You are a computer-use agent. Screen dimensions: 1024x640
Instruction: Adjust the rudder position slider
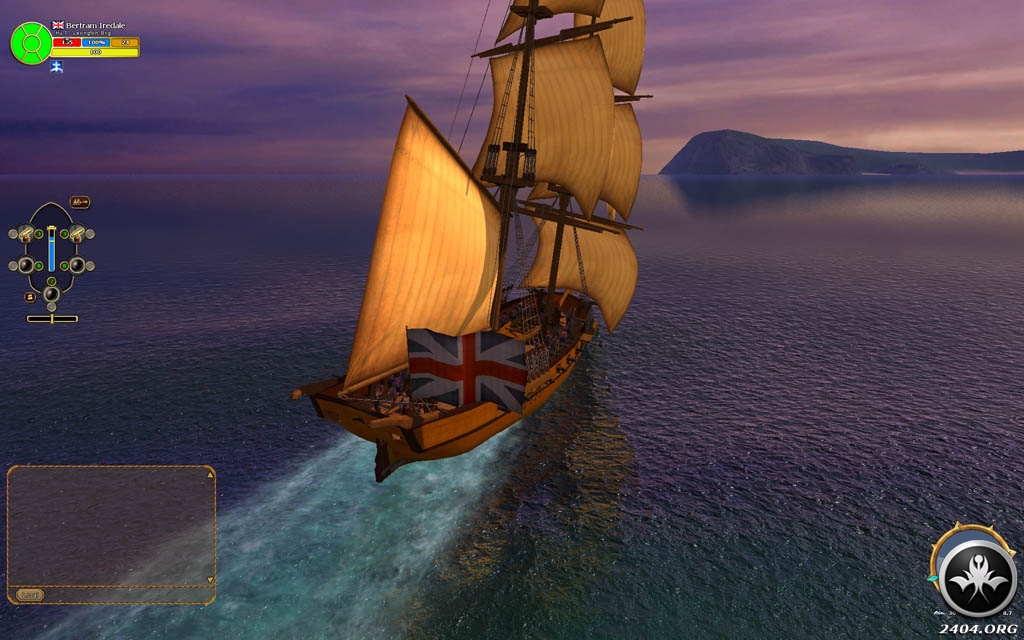click(x=52, y=319)
